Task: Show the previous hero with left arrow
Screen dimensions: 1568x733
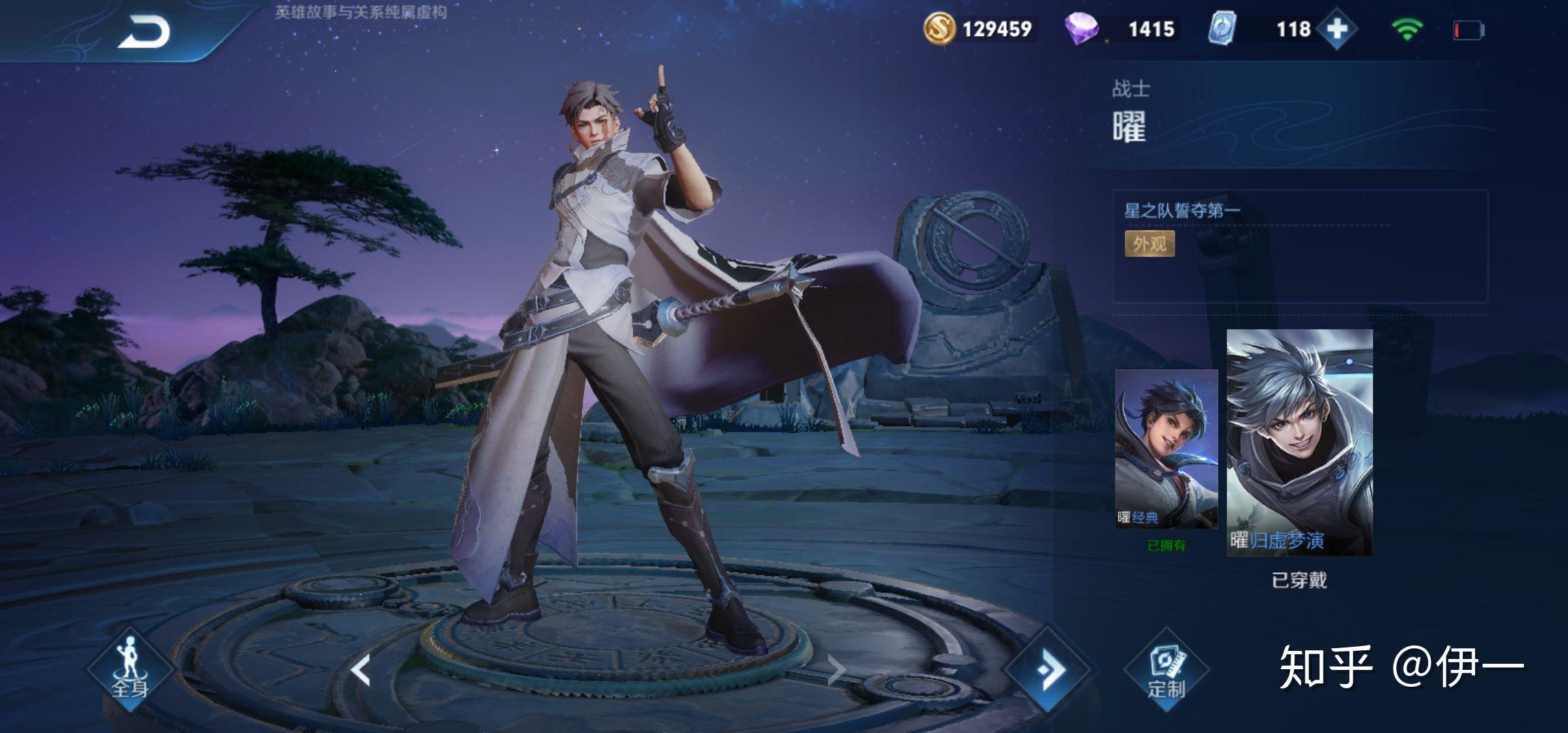Action: [360, 670]
